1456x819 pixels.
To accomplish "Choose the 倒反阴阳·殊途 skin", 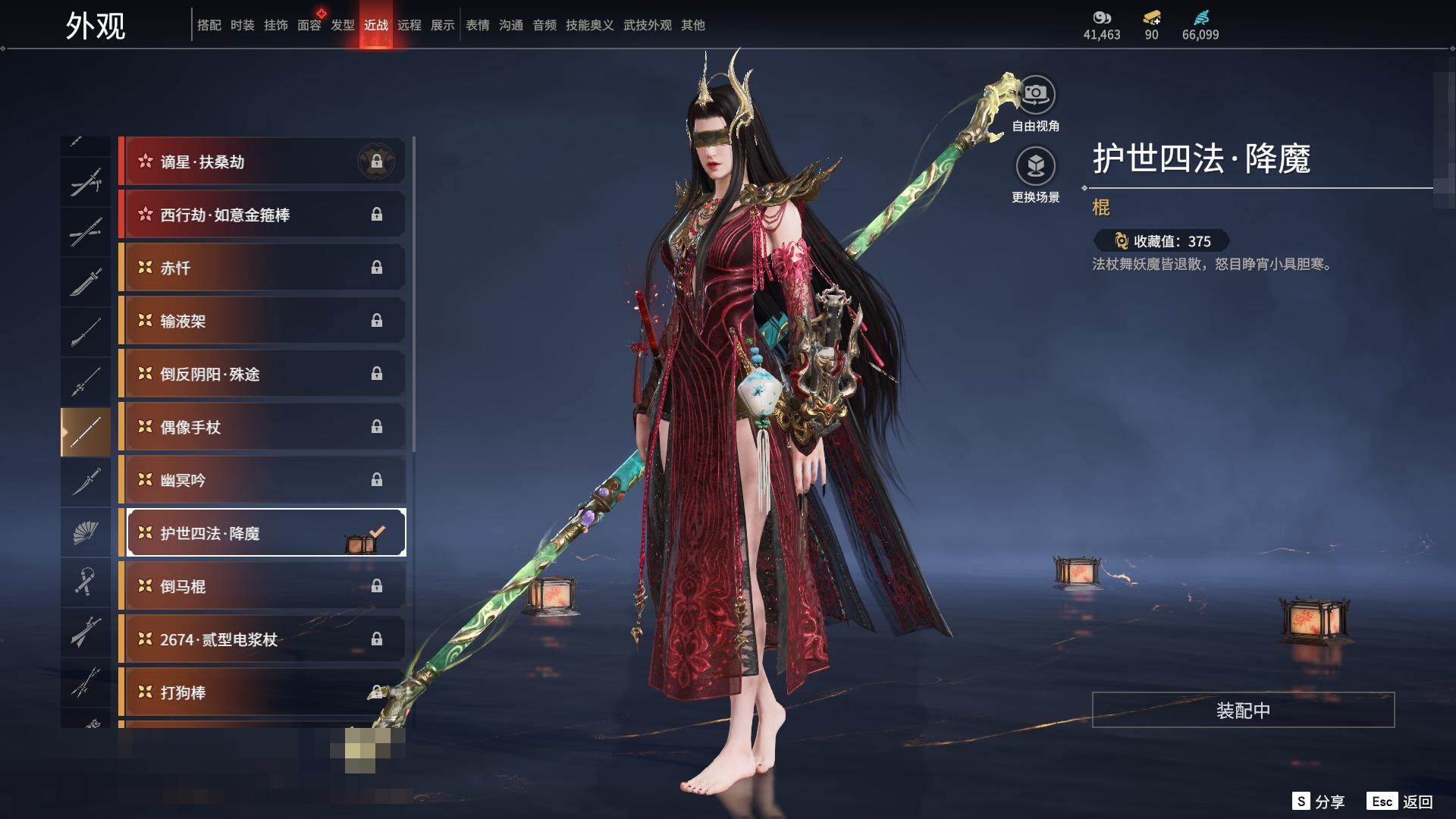I will (x=262, y=374).
